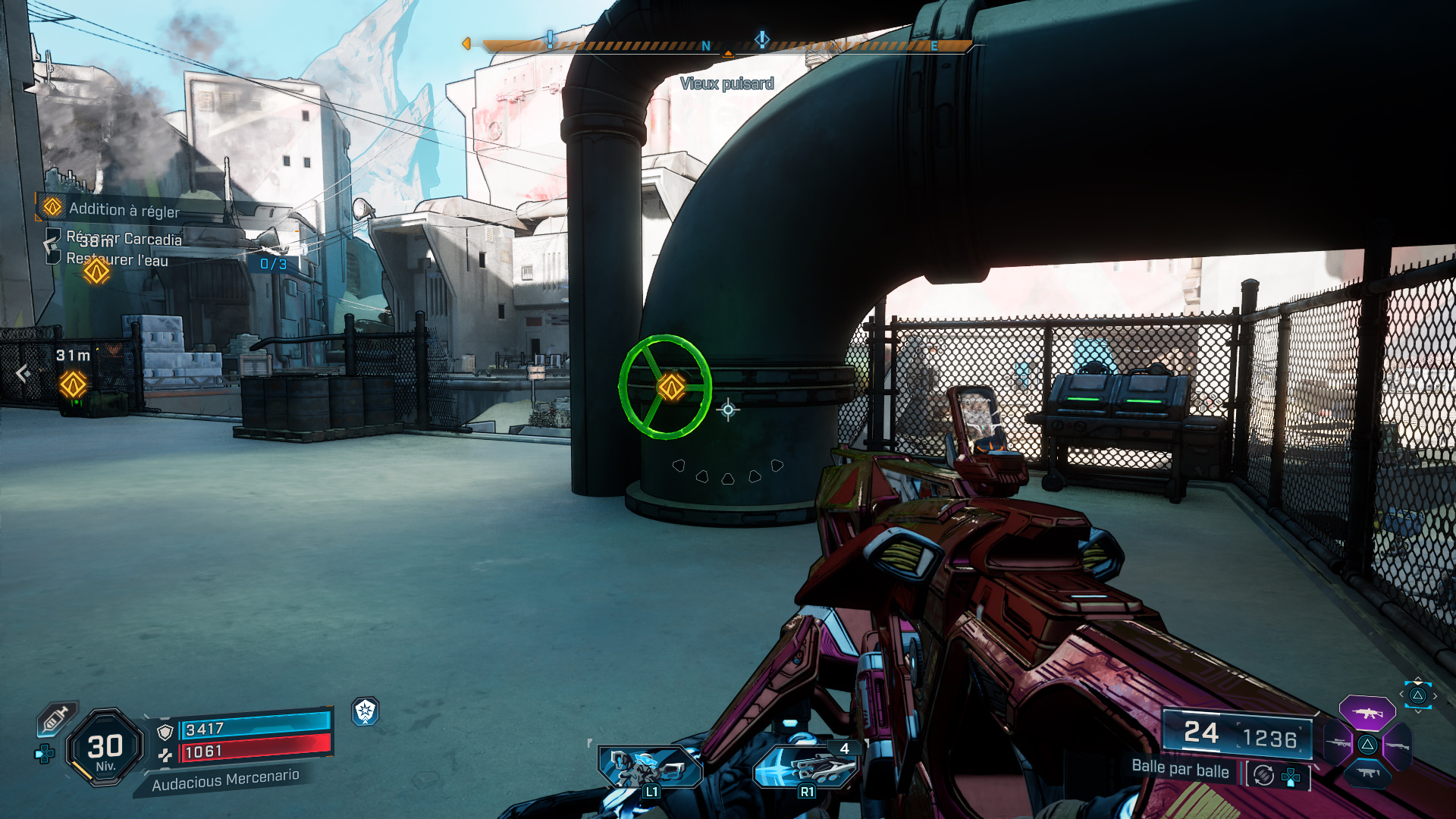Open the 'Addition à régler' quest tracker
The image size is (1456, 819).
click(x=124, y=209)
